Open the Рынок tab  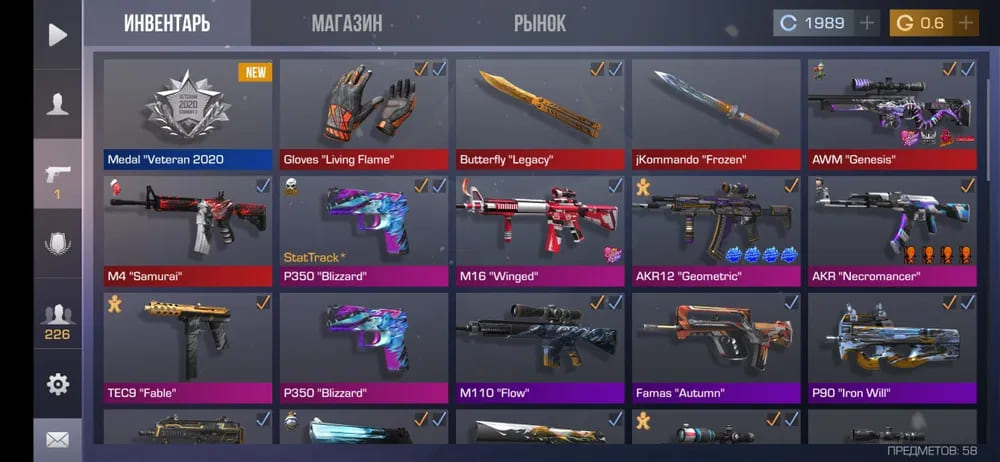[x=539, y=23]
